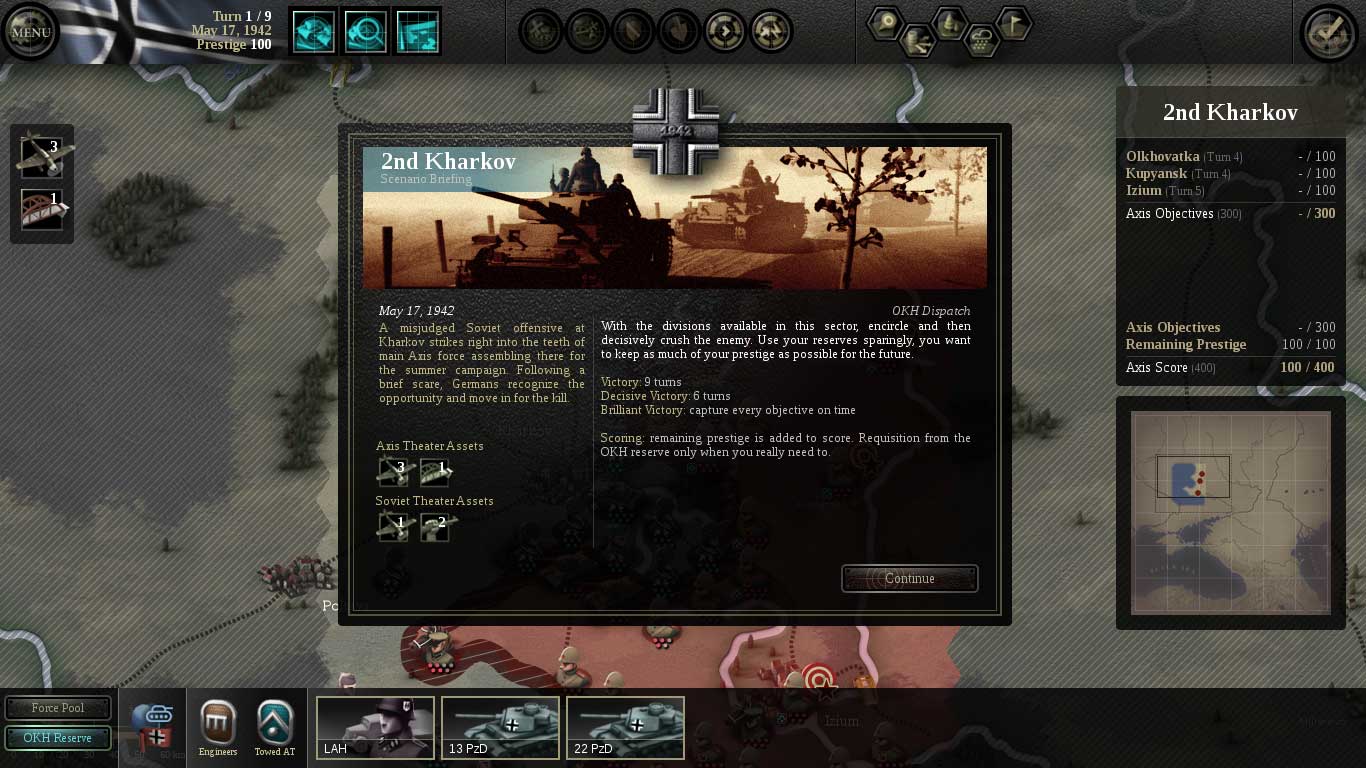Open the first cyan map view icon

pos(313,31)
